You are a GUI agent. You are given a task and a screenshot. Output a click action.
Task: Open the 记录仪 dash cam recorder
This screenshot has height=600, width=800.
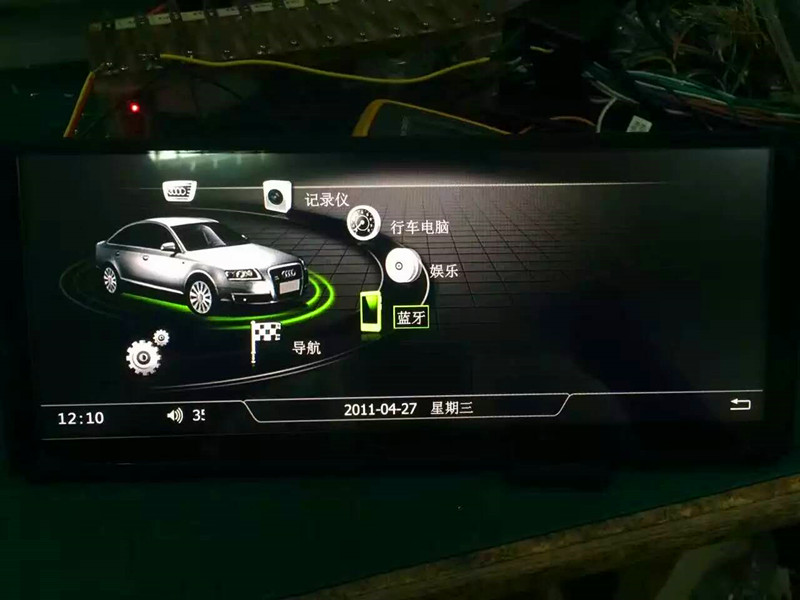[277, 196]
